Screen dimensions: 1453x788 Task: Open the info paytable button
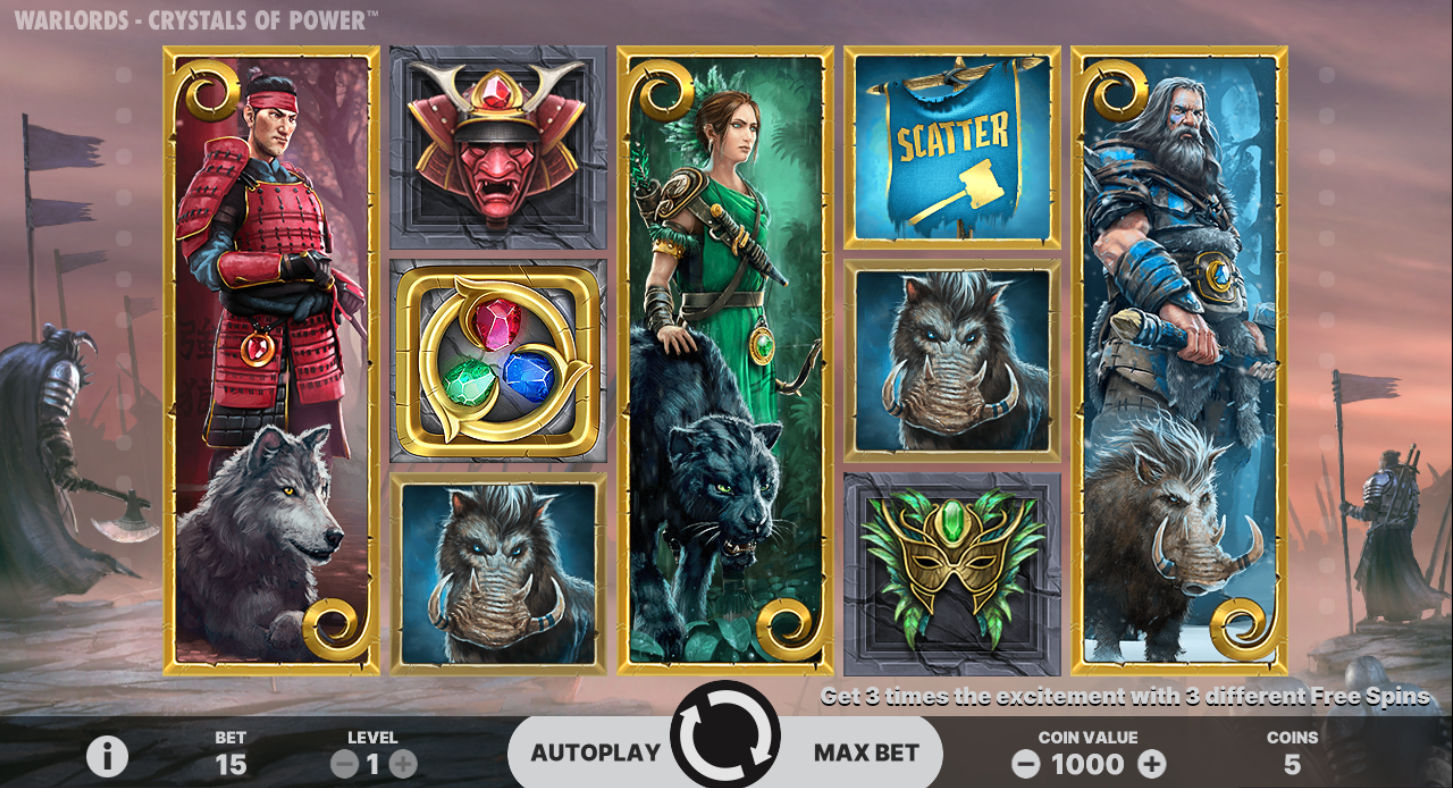tap(107, 757)
